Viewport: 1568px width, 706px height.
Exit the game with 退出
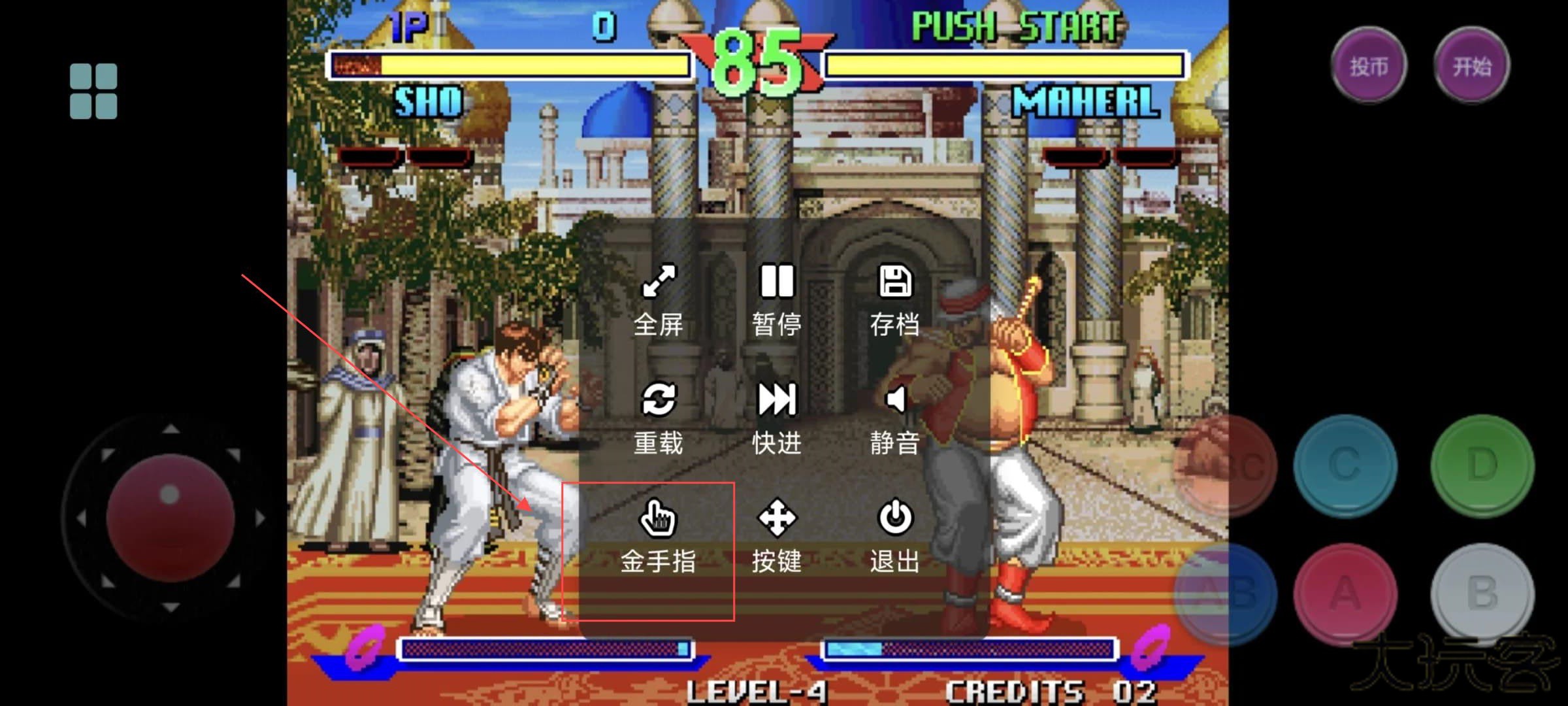(x=895, y=537)
